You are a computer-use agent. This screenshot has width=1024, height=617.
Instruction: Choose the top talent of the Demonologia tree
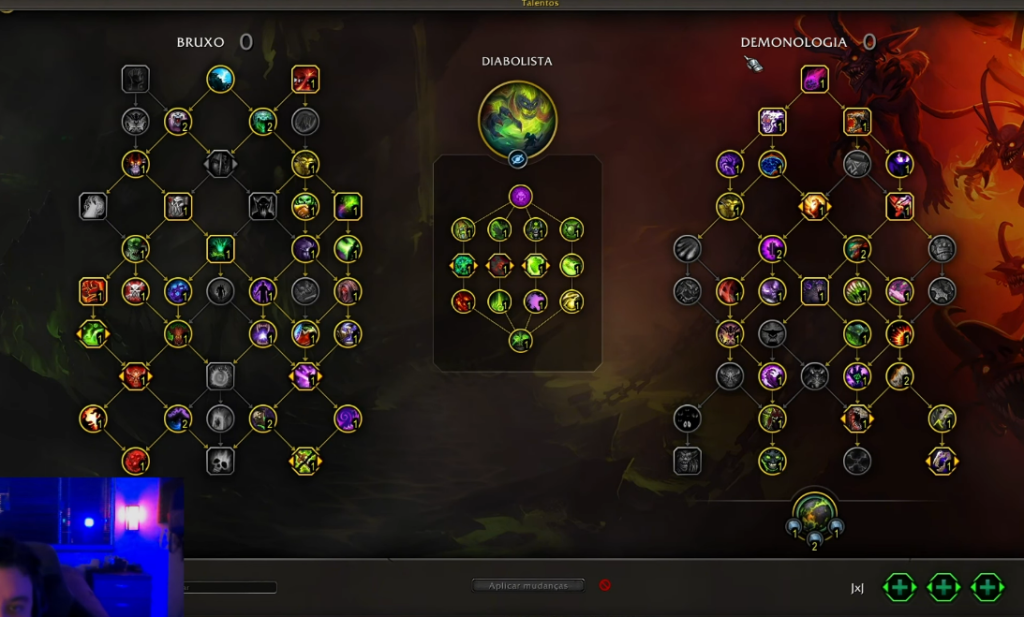point(815,79)
